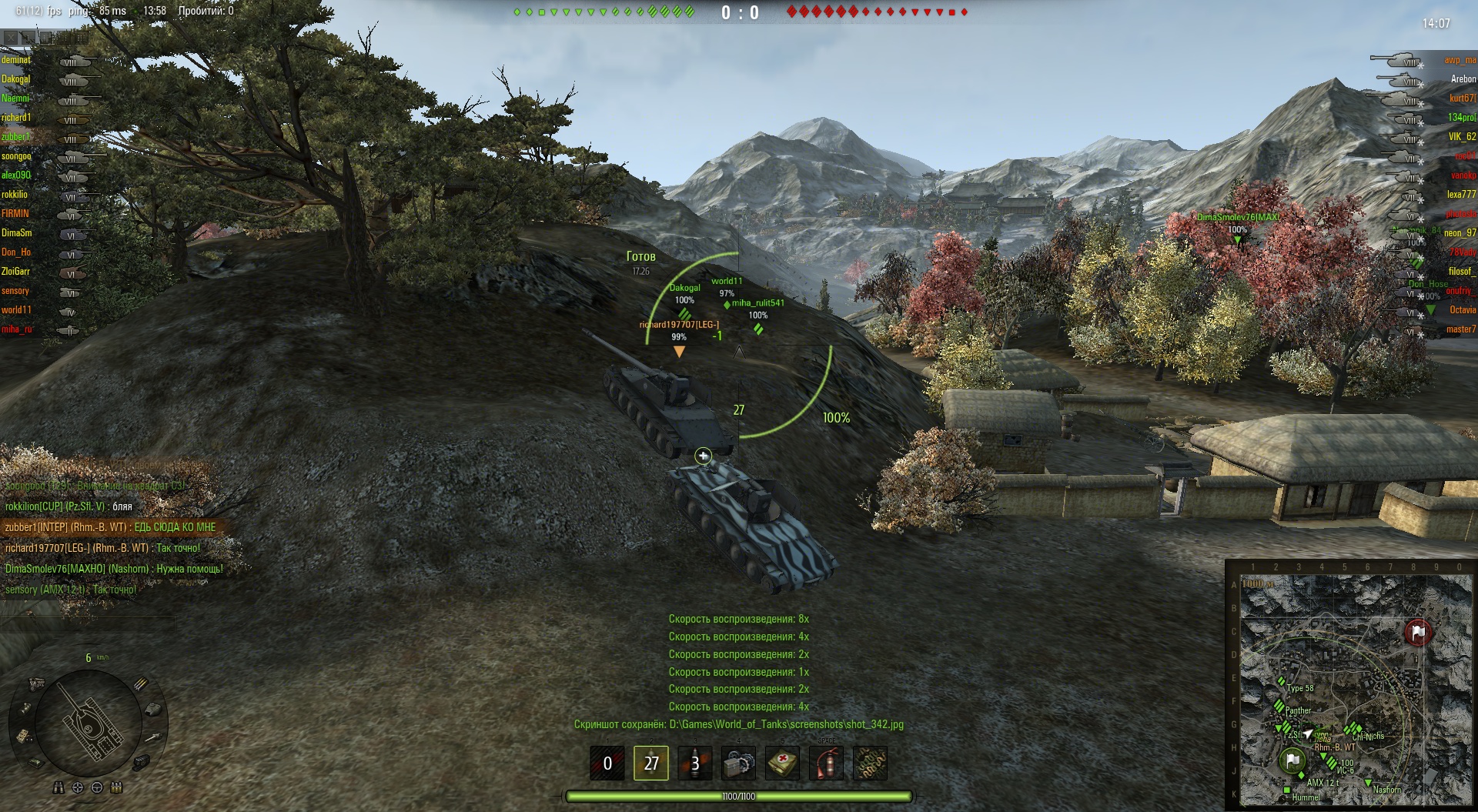Click the engine module icon on the damage panel
Image resolution: width=1478 pixels, height=812 pixels.
pos(35,684)
